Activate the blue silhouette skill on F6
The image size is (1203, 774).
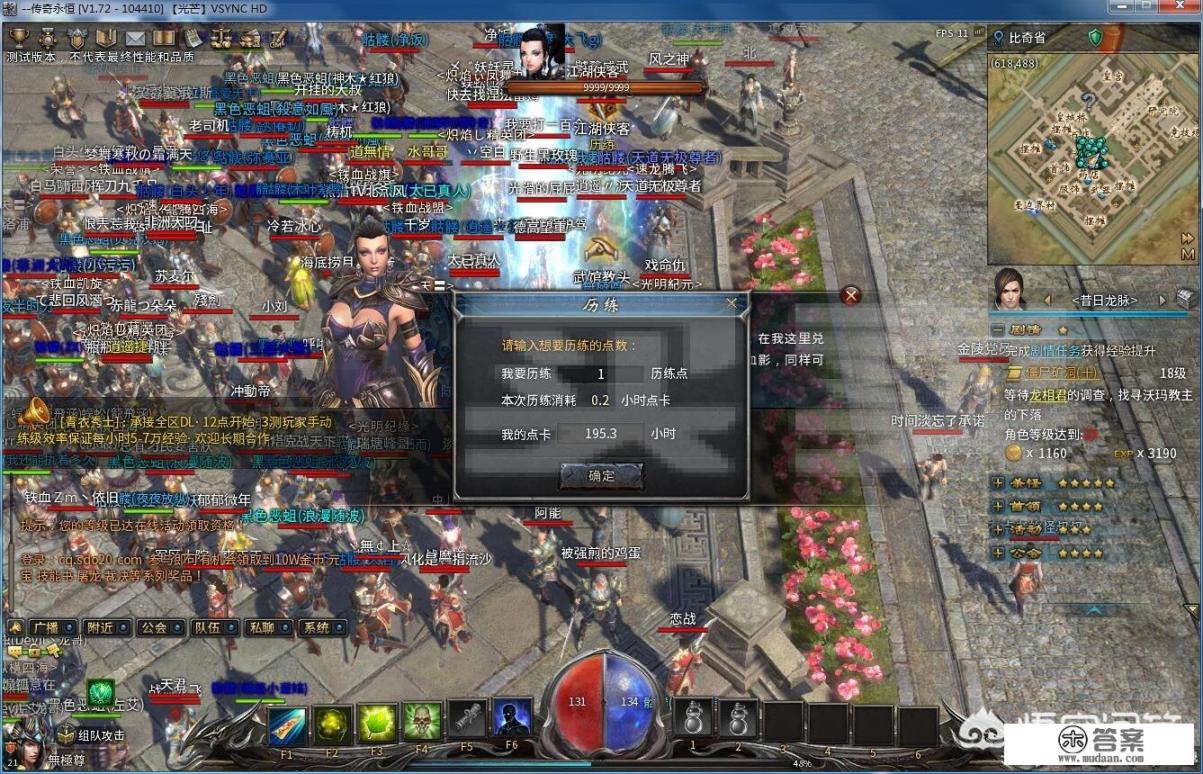512,719
